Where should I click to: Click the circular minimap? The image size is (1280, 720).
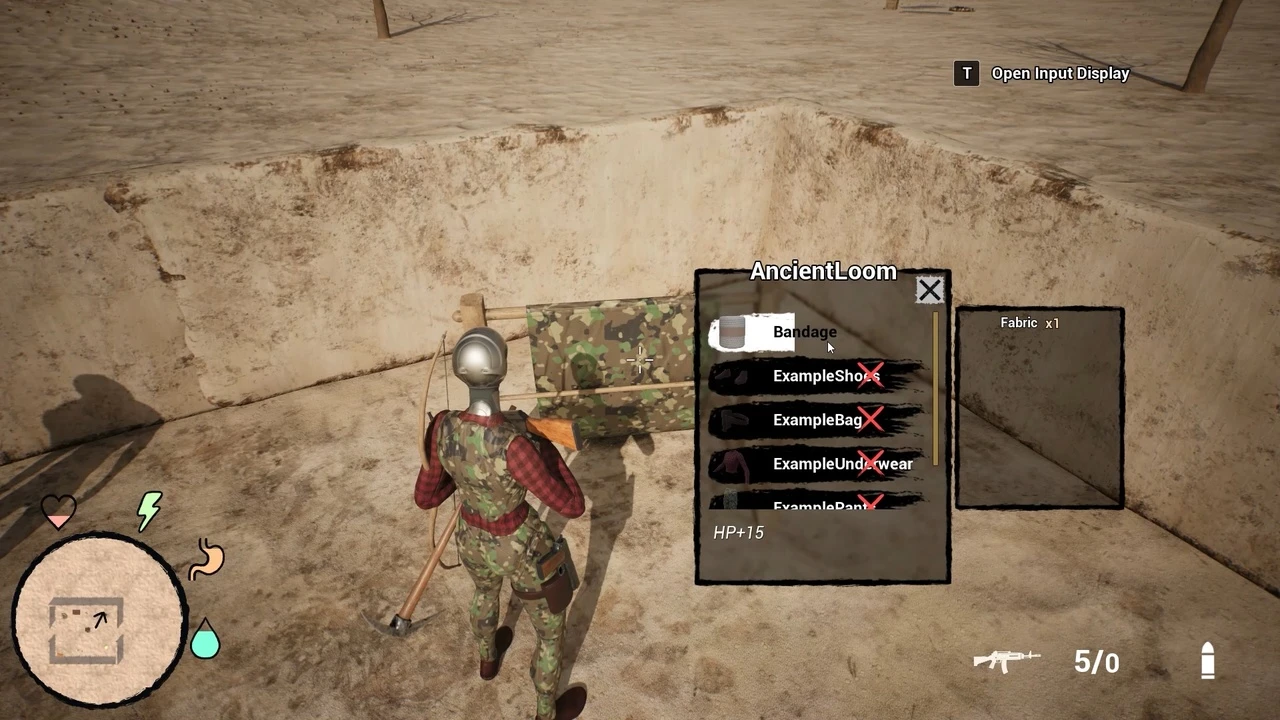(99, 619)
